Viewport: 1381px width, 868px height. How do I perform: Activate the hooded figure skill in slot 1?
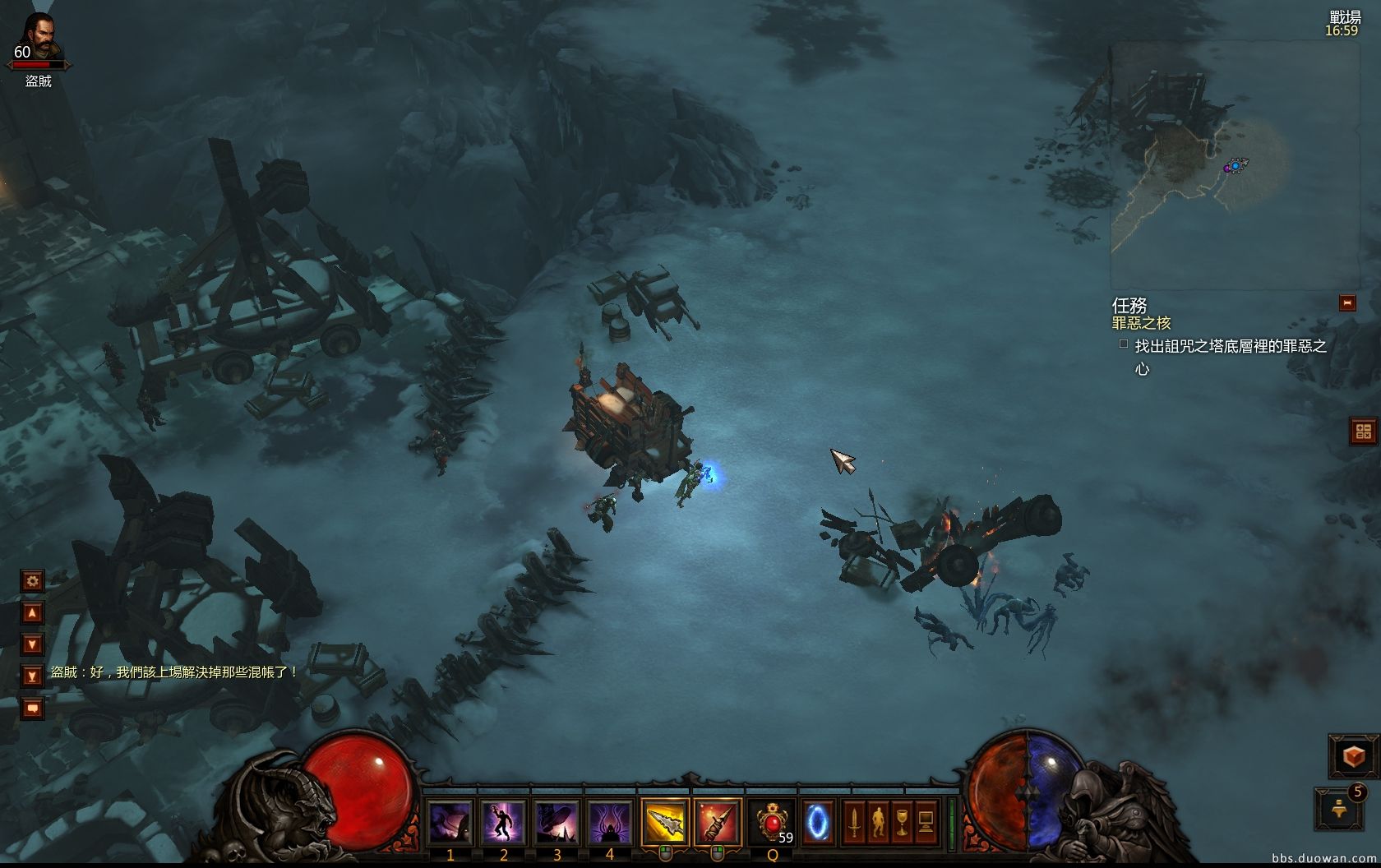pos(451,821)
